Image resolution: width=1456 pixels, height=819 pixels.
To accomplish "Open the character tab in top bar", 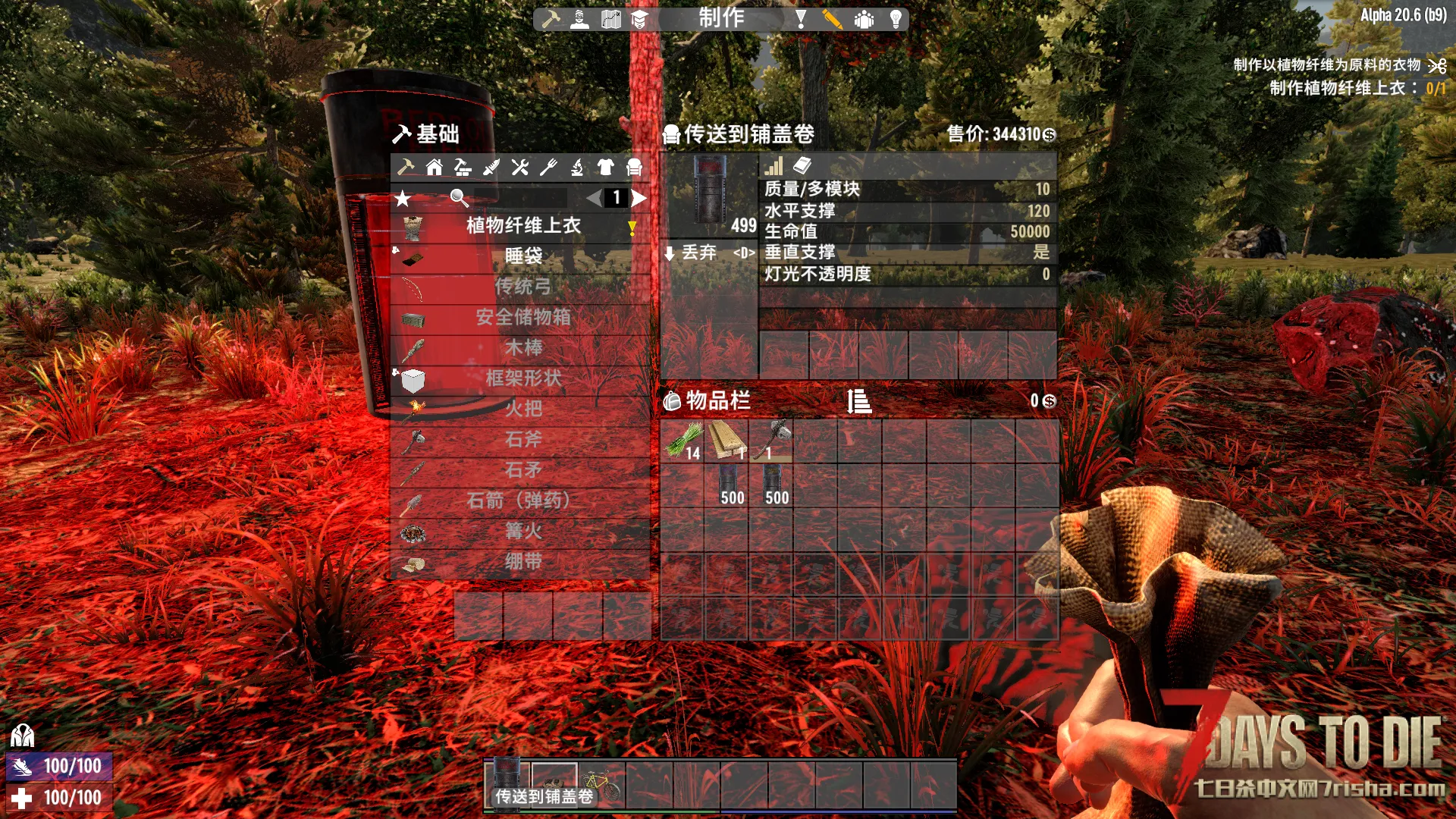I will (x=579, y=20).
